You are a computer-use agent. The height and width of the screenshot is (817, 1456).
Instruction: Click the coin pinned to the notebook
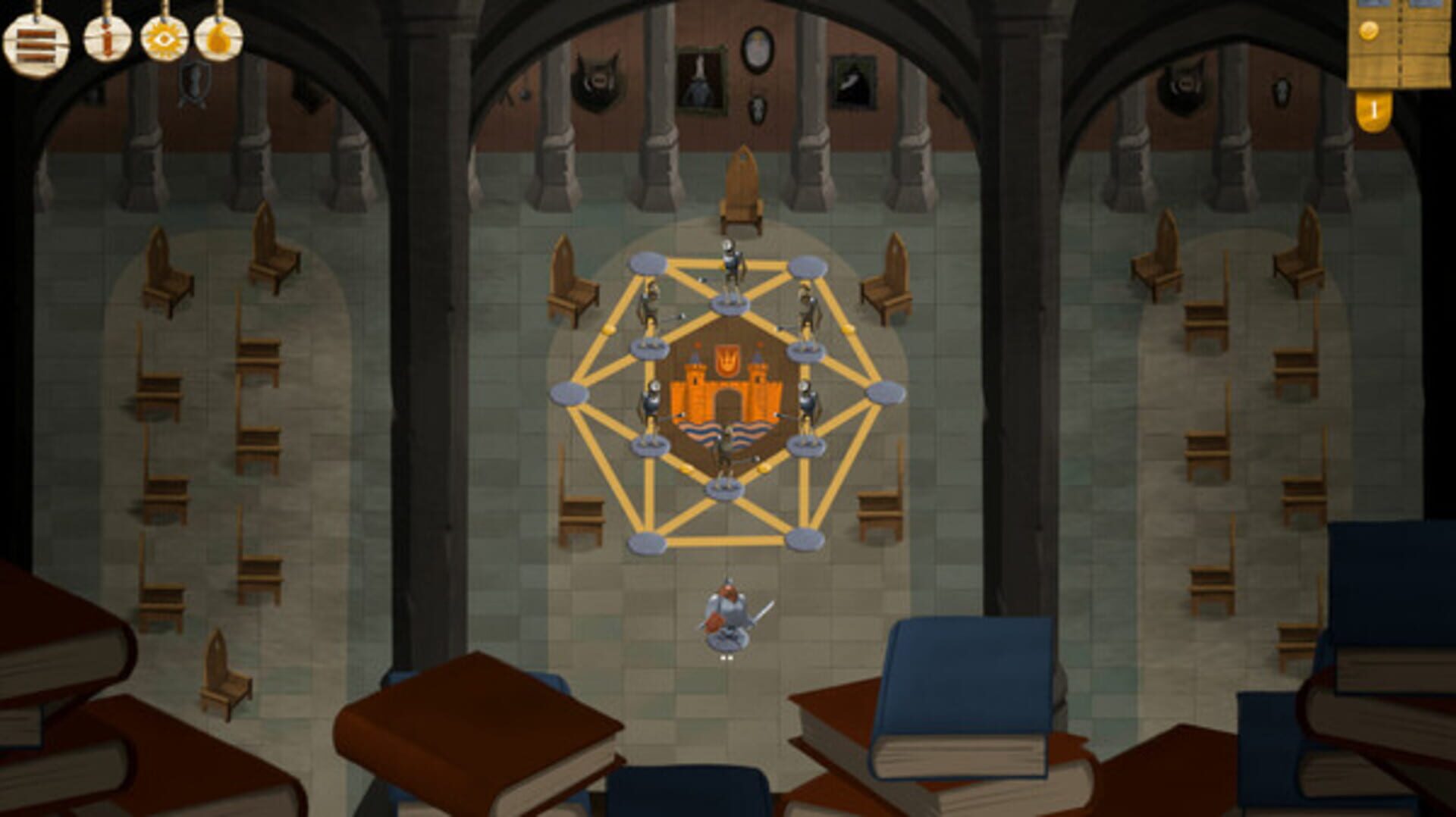pyautogui.click(x=1368, y=32)
